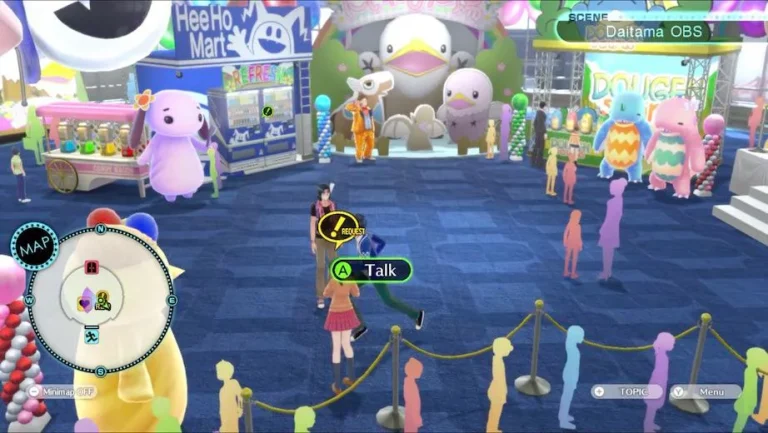The width and height of the screenshot is (768, 433).
Task: Open the Menu
Action: coord(706,392)
